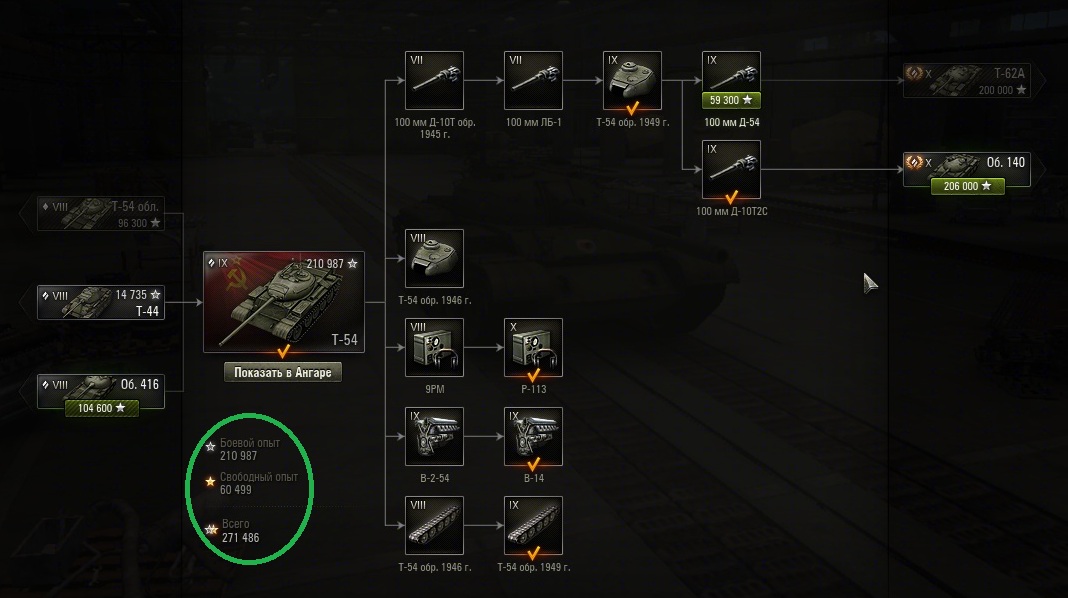The height and width of the screenshot is (598, 1068).
Task: Select the T-54 обр. 1949 turret module
Action: [632, 80]
